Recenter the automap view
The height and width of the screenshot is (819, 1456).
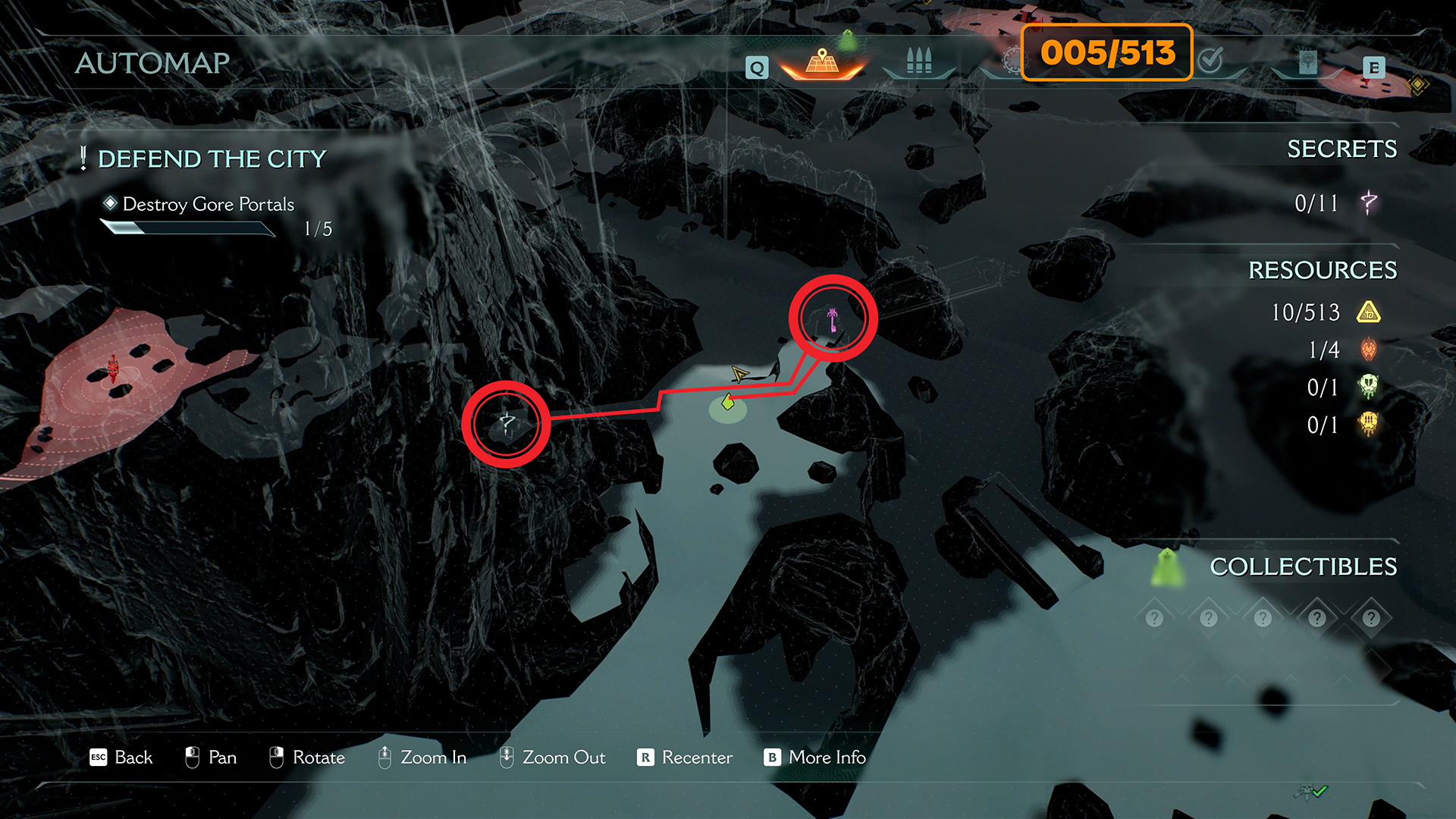(x=685, y=758)
